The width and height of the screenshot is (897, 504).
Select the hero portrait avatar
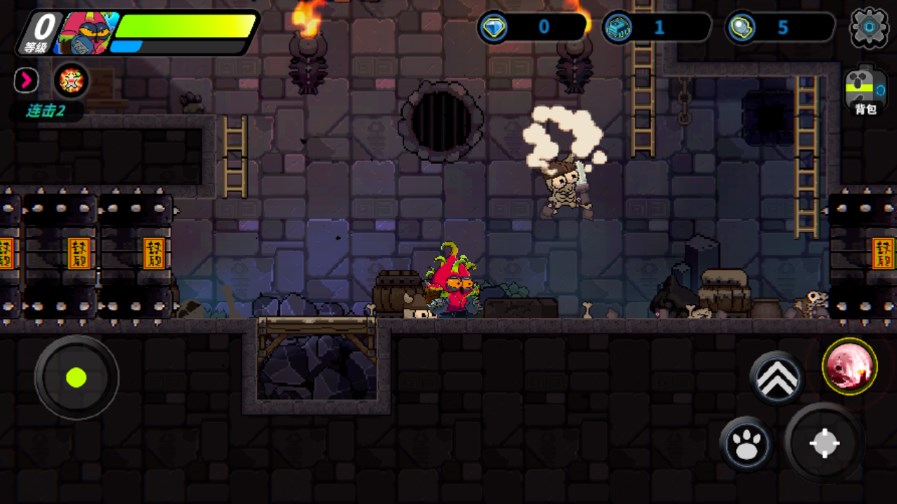pyautogui.click(x=86, y=32)
